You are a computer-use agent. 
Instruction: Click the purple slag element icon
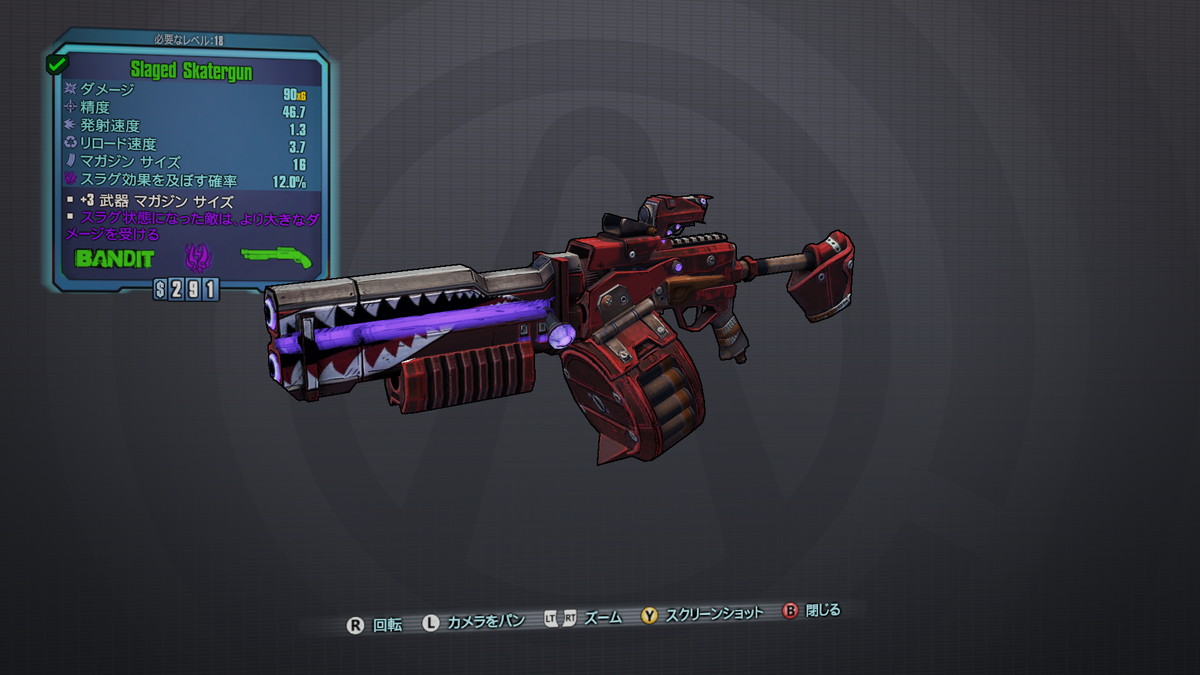coord(197,258)
